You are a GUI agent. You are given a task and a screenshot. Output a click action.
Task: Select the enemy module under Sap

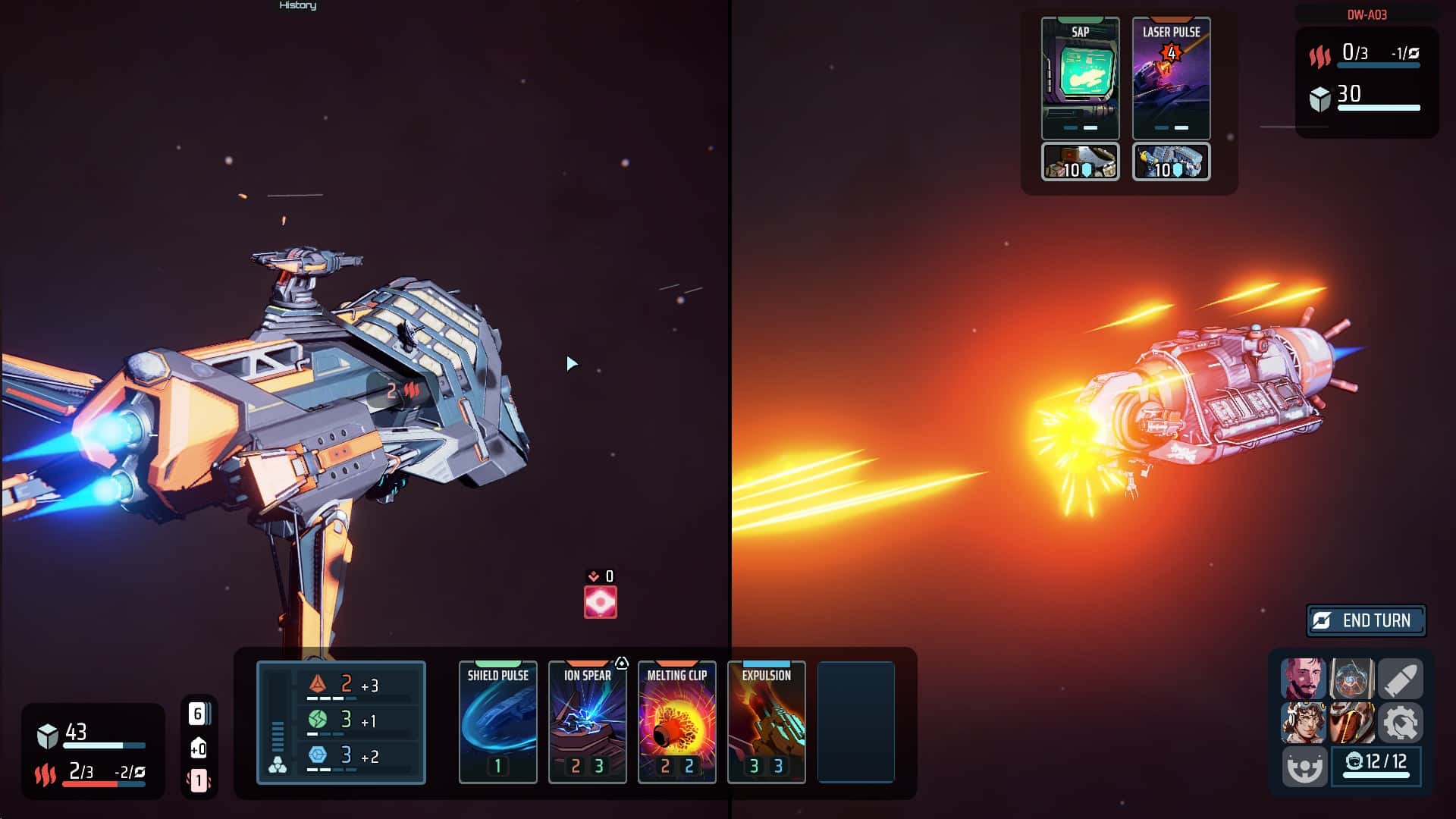[1080, 162]
